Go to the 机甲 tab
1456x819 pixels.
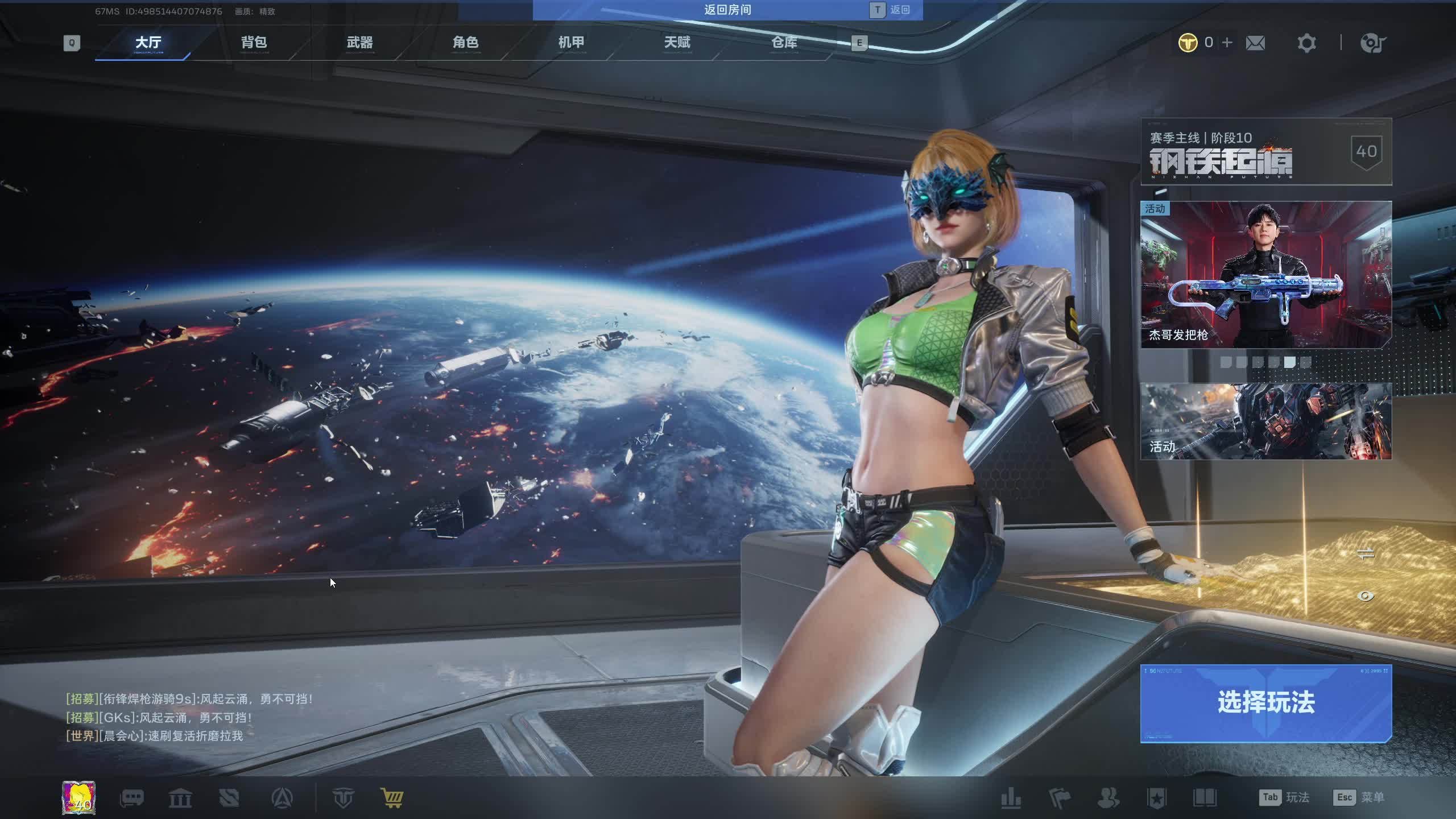pos(571,43)
